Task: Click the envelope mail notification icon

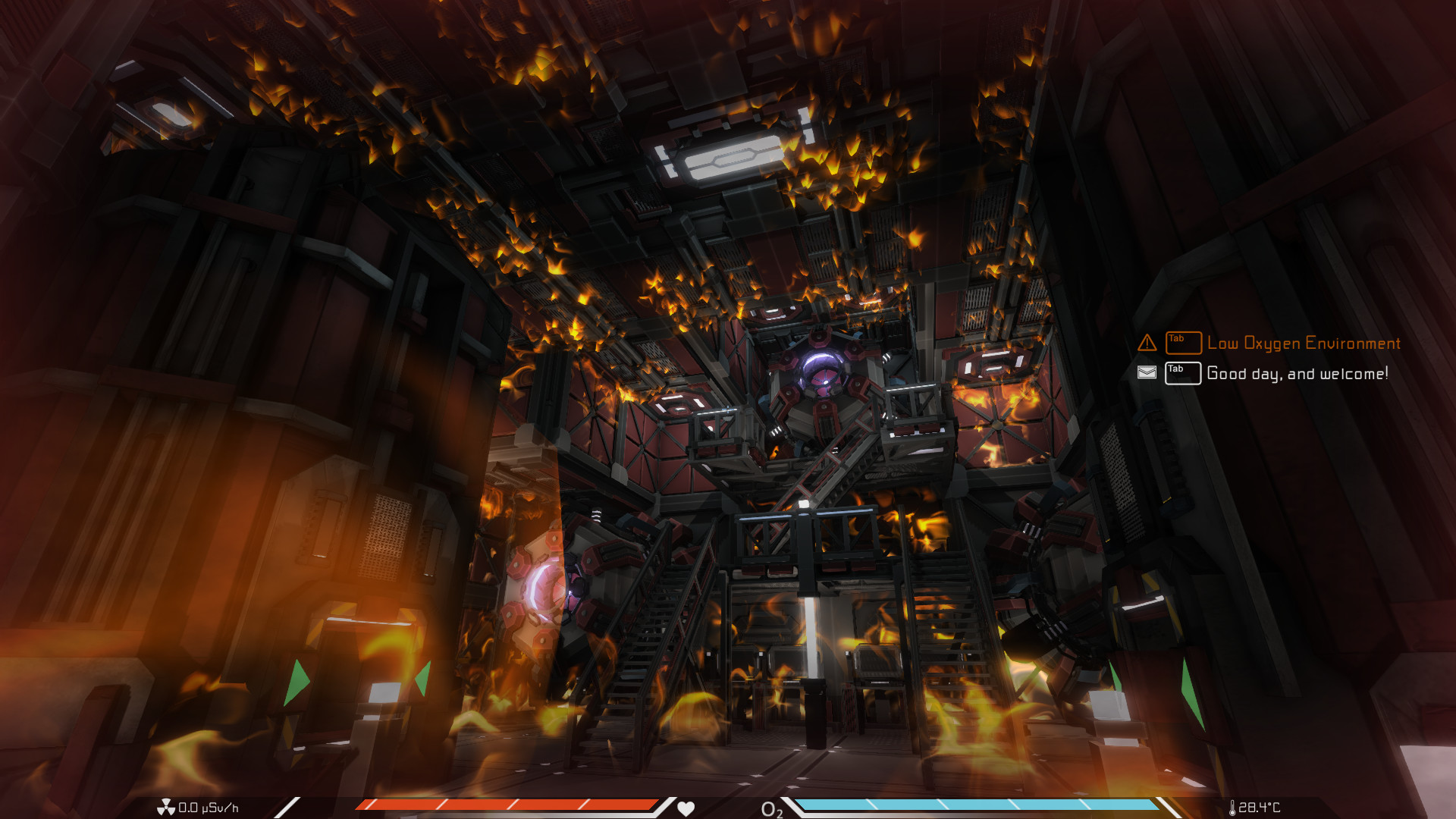Action: pyautogui.click(x=1147, y=373)
